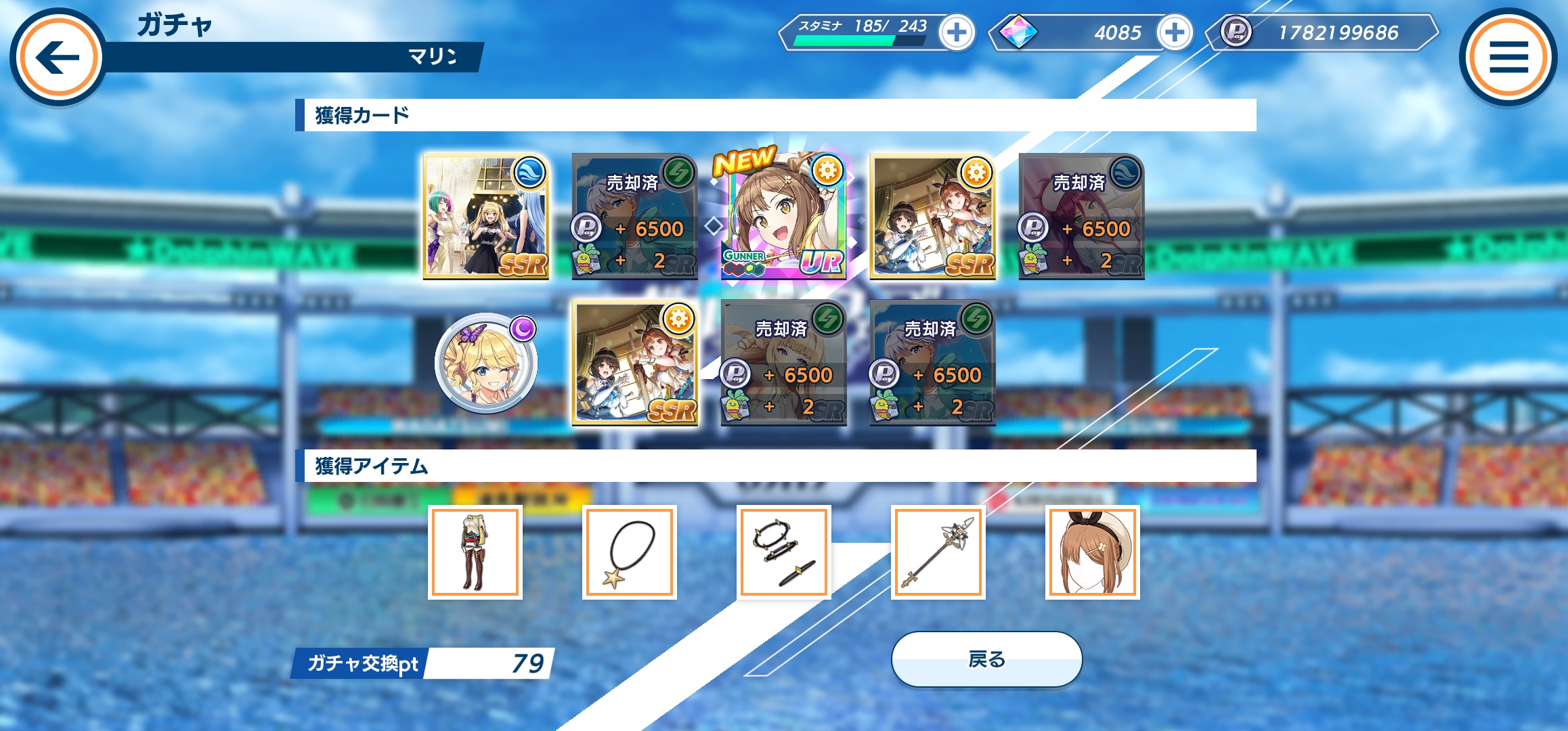The width and height of the screenshot is (1568, 731).
Task: Select the party SSR card with water icon
Action: [x=485, y=217]
